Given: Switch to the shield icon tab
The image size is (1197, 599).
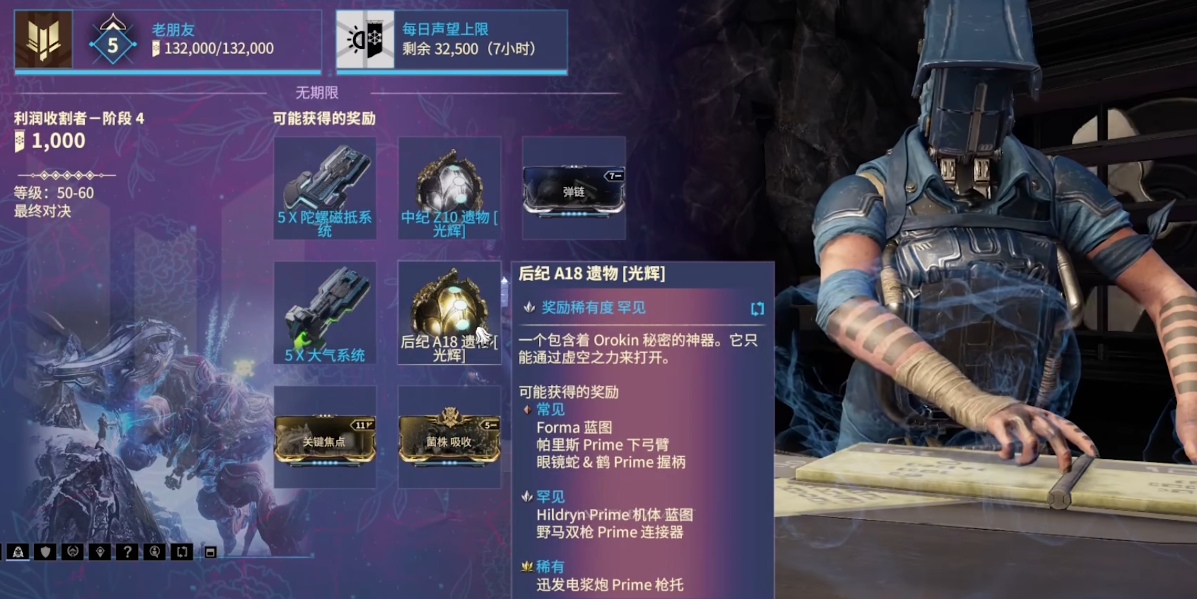Looking at the screenshot, I should point(45,551).
